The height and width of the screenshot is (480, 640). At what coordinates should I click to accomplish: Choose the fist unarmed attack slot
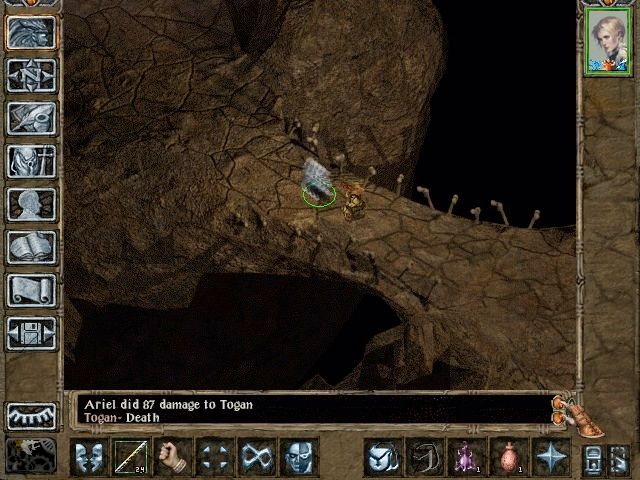pyautogui.click(x=173, y=458)
